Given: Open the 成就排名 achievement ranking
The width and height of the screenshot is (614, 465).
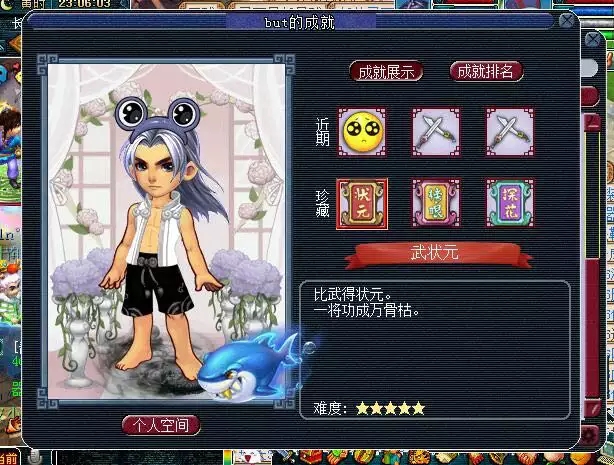Looking at the screenshot, I should [x=486, y=71].
